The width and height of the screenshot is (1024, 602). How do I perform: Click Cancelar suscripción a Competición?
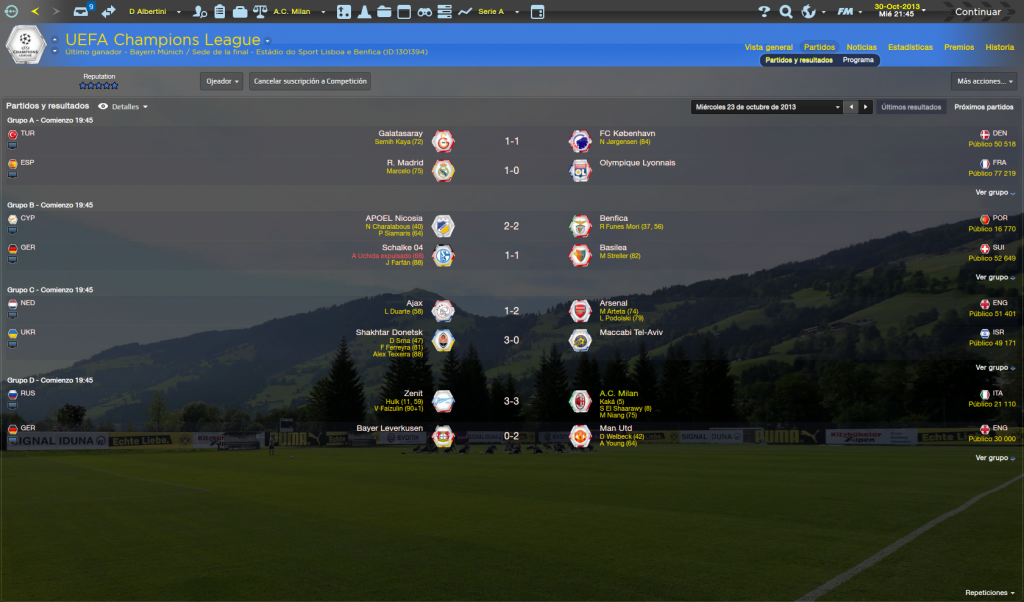[310, 81]
